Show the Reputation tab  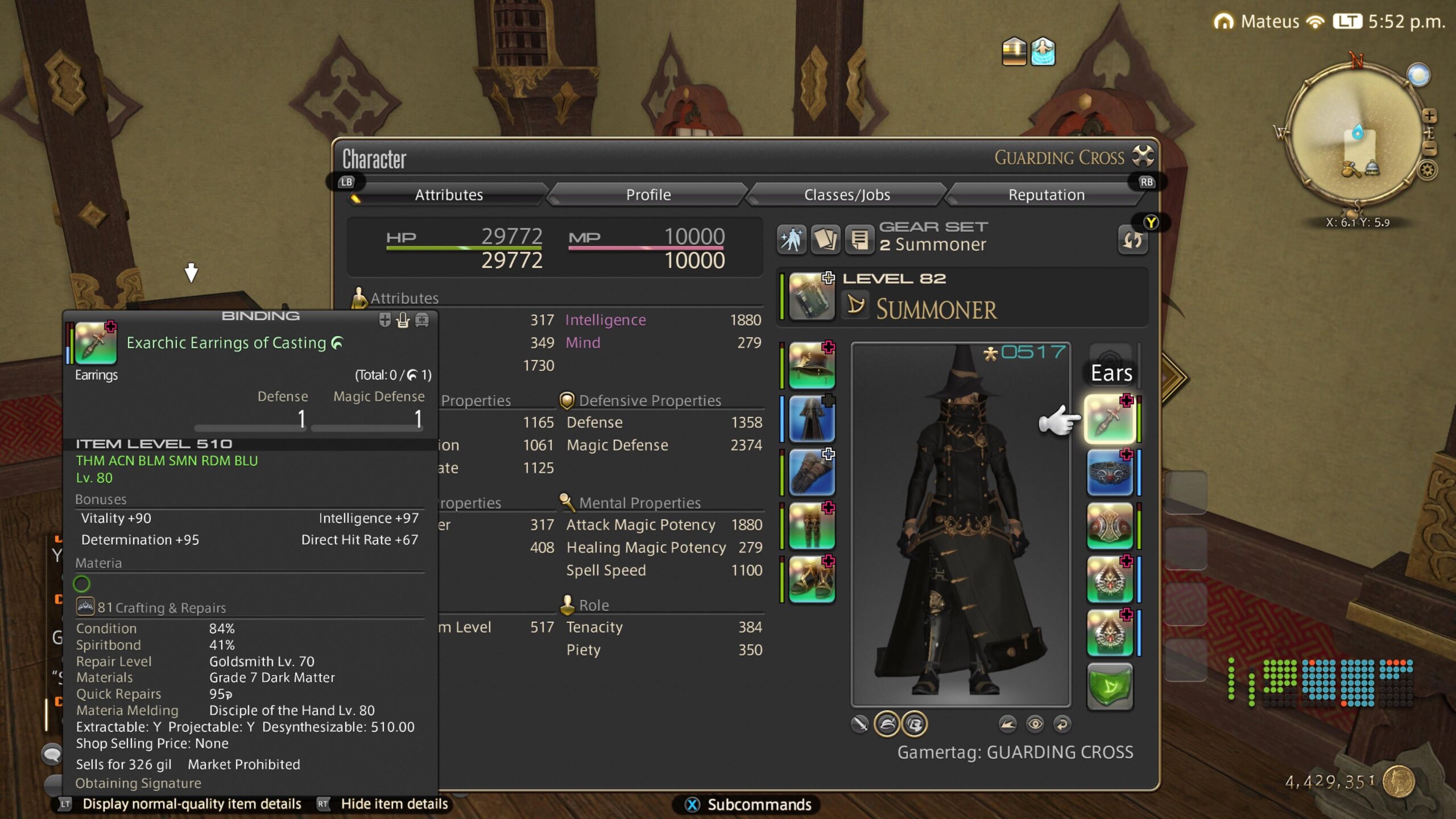(x=1046, y=195)
